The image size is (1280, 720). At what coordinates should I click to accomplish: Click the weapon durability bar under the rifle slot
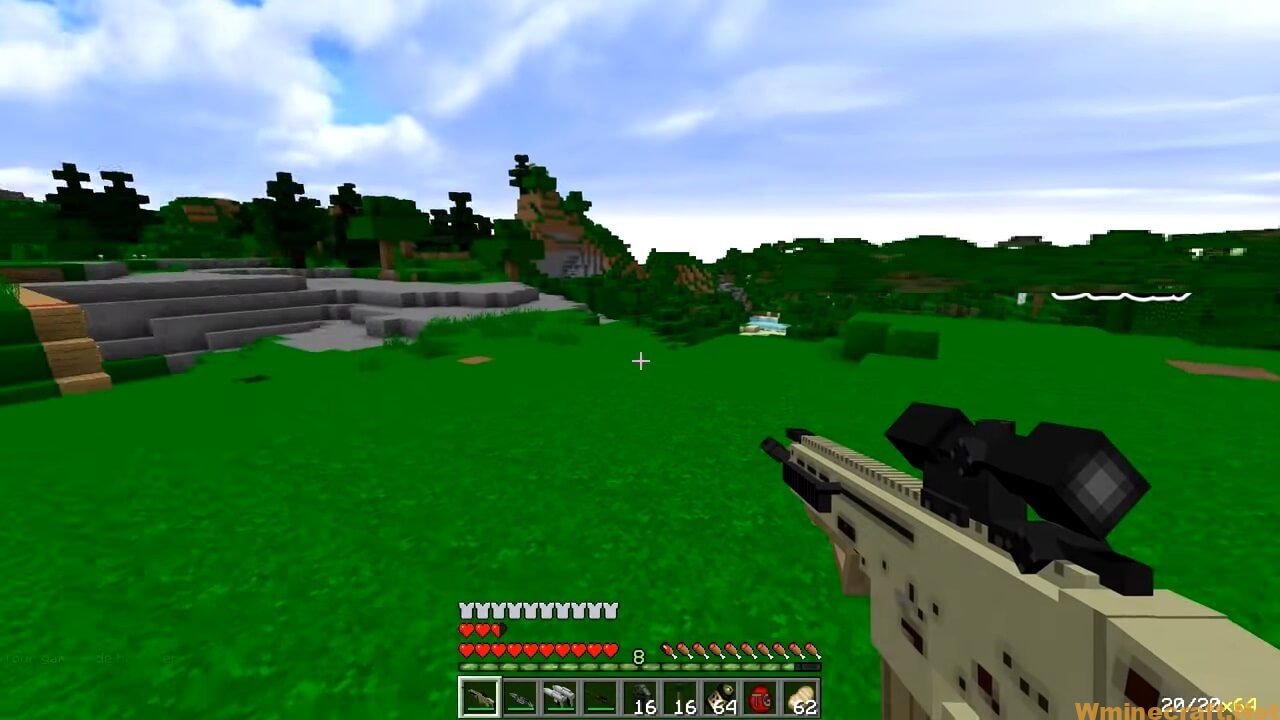[480, 710]
